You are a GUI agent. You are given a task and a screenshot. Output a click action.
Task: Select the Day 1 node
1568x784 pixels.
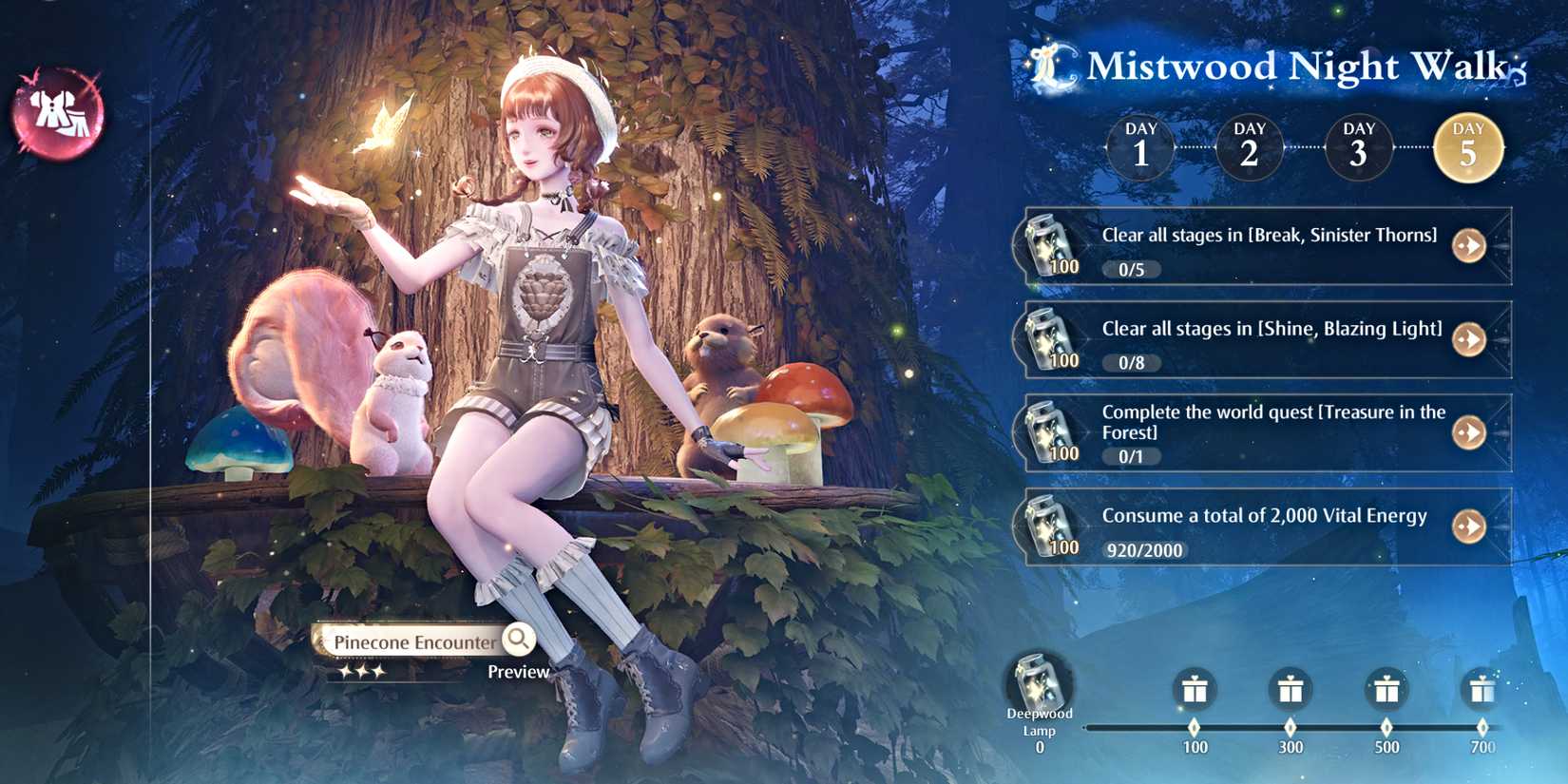point(1138,144)
